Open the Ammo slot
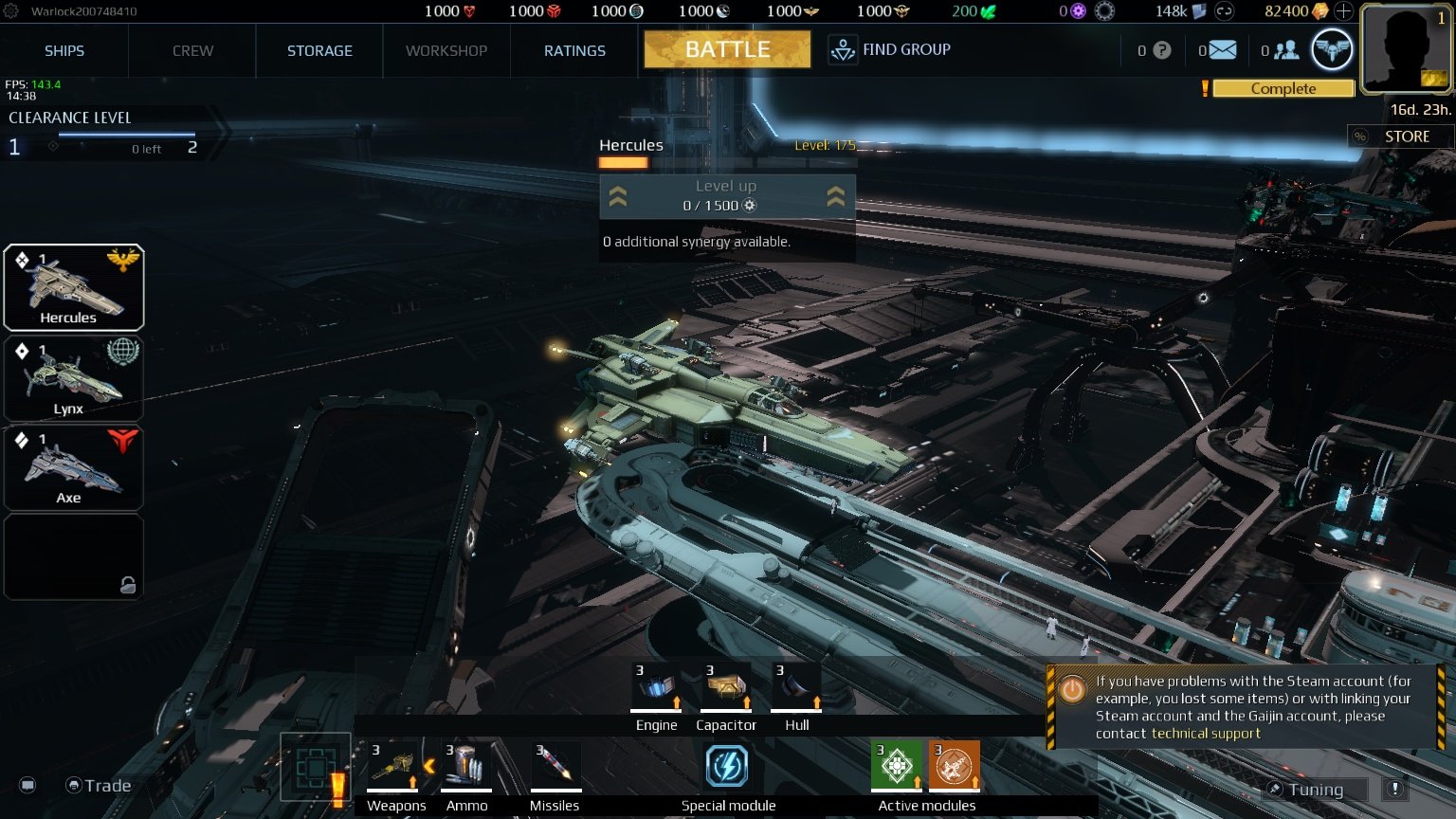Viewport: 1456px width, 819px height. 465,765
